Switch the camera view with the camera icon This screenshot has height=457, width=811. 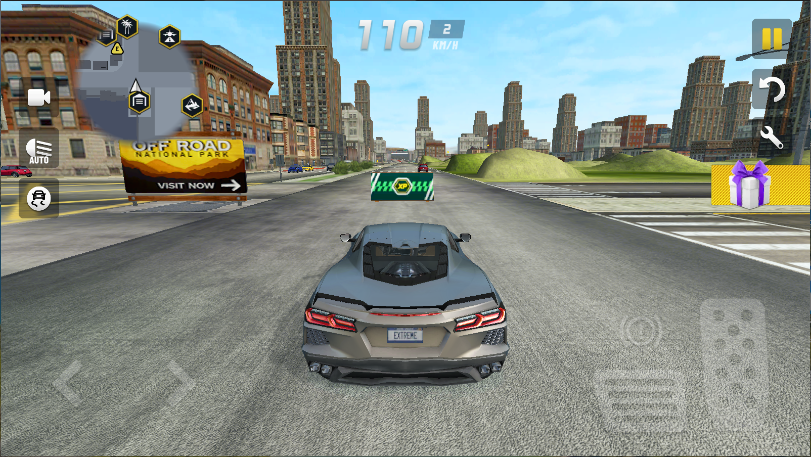click(39, 97)
